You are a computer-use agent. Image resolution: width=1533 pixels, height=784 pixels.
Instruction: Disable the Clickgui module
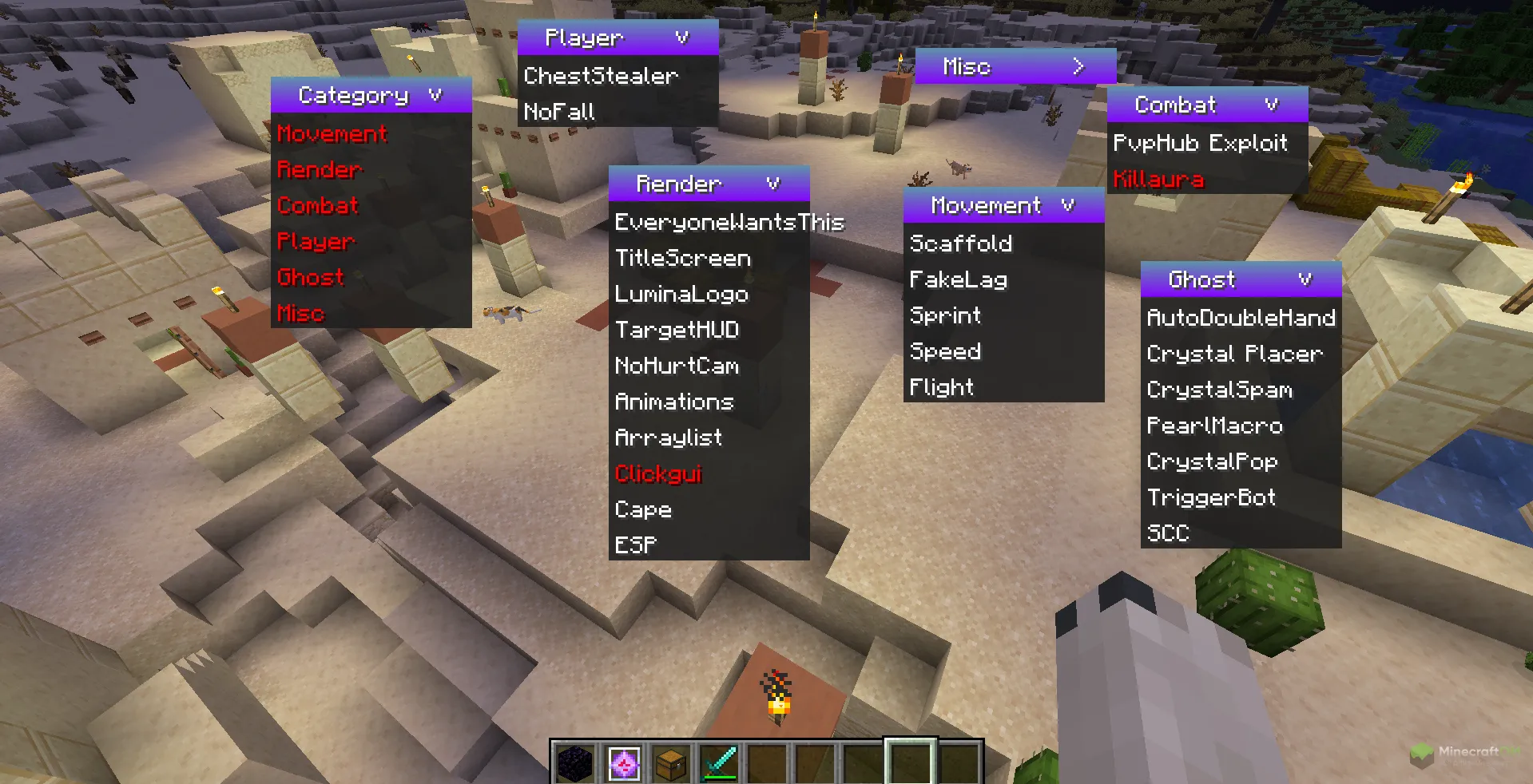658,473
